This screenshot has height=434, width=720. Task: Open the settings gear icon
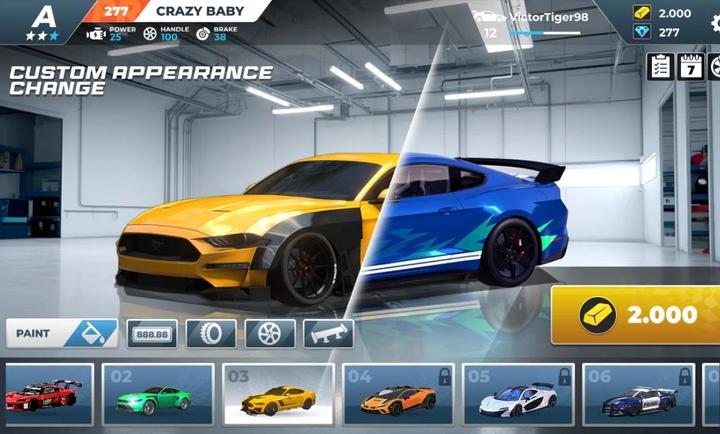point(715,67)
